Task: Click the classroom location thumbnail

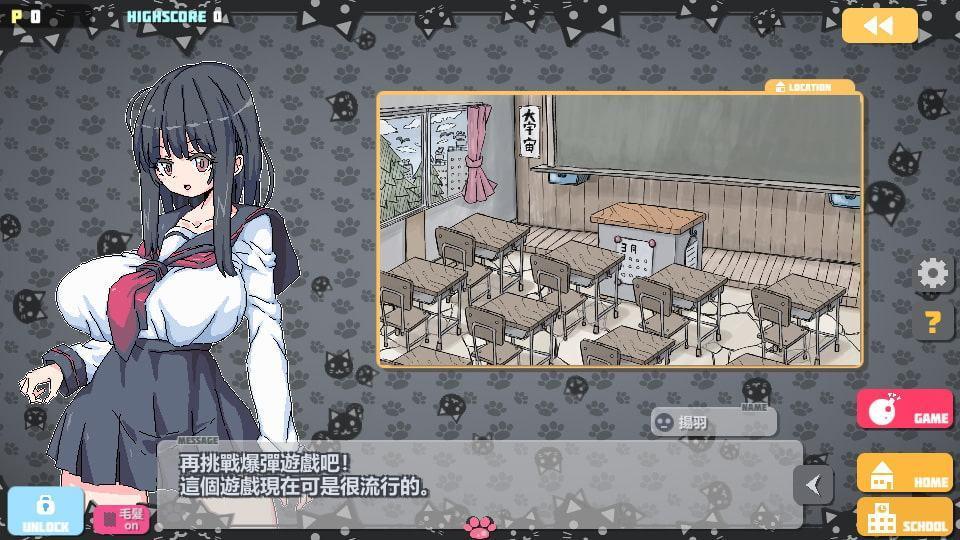Action: pyautogui.click(x=619, y=230)
